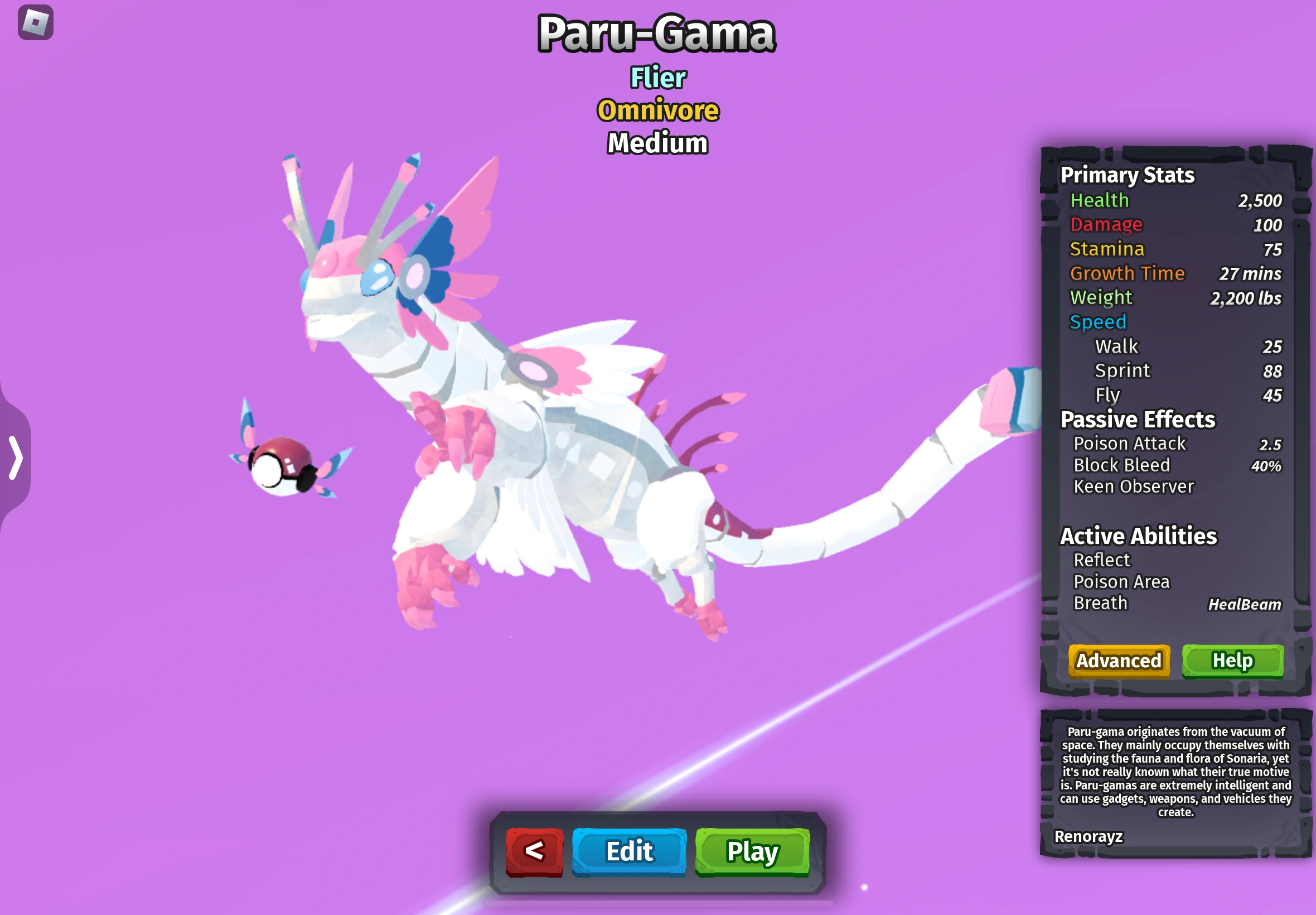Image resolution: width=1316 pixels, height=915 pixels.
Task: Click the Damage stat label
Action: pyautogui.click(x=1106, y=224)
